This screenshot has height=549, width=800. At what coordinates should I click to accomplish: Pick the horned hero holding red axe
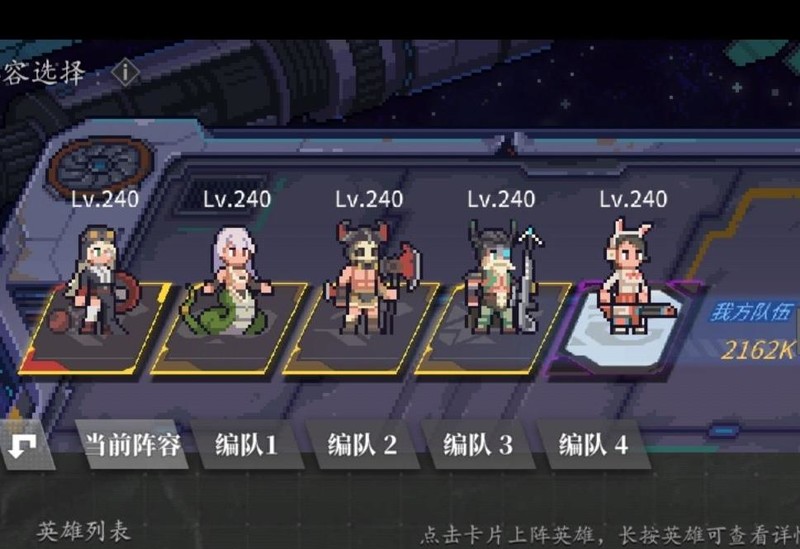(x=365, y=277)
